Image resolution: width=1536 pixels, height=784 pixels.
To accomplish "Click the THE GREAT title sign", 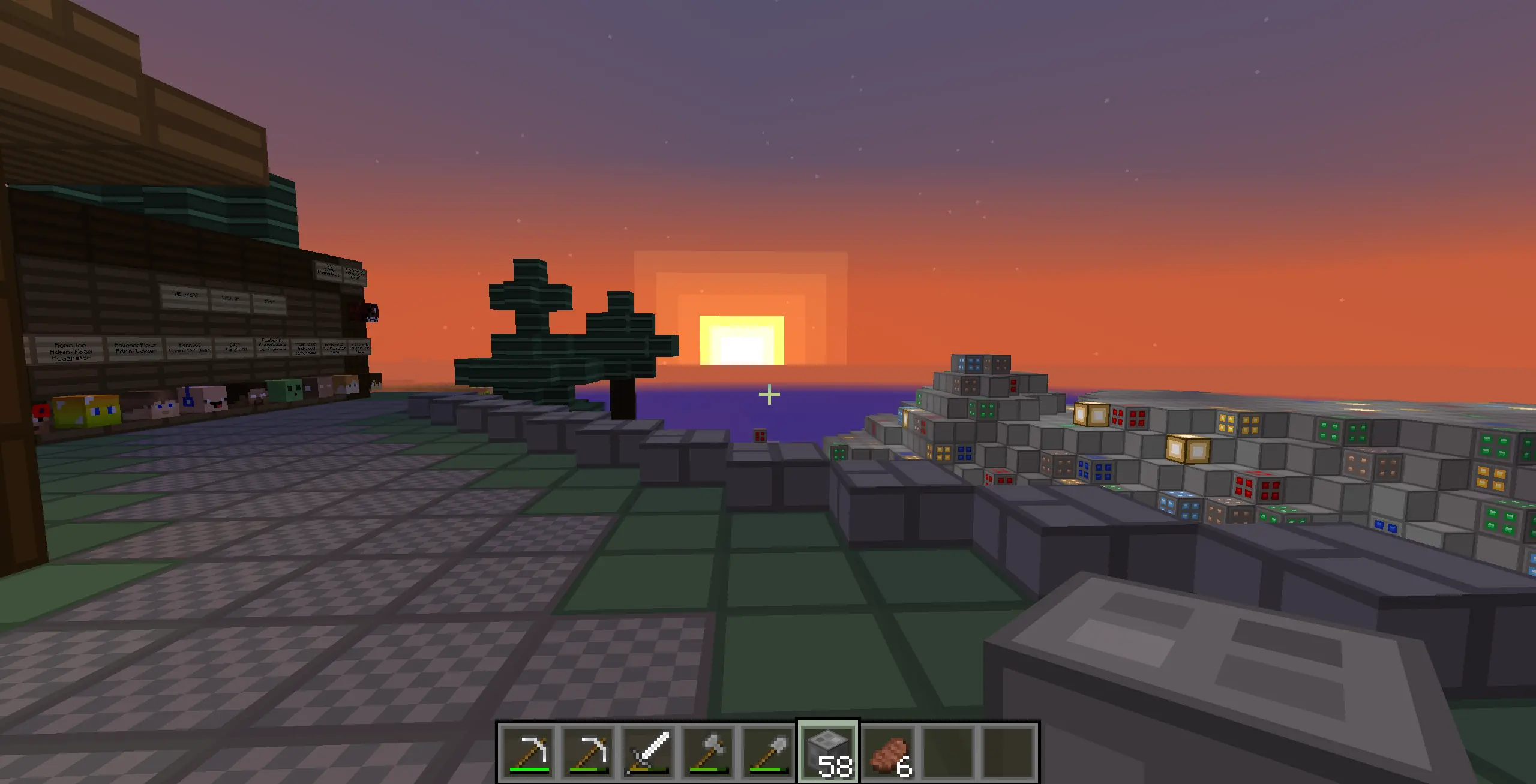I will point(184,295).
